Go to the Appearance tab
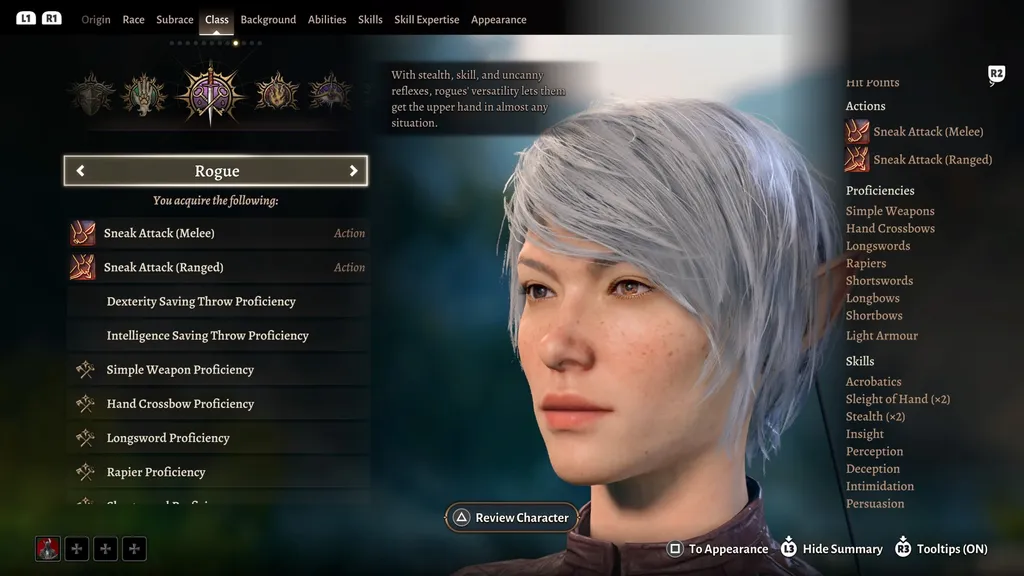The image size is (1024, 576). click(x=498, y=20)
